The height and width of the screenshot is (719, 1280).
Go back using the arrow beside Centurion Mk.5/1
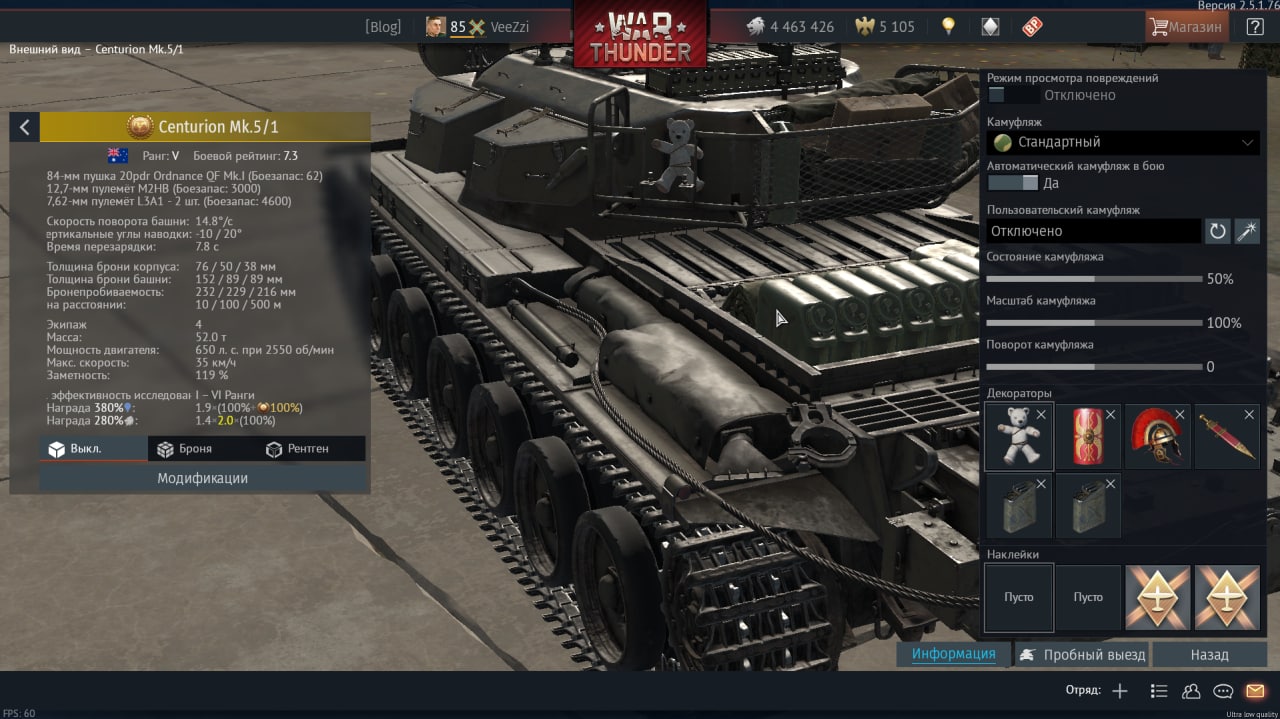pos(24,127)
